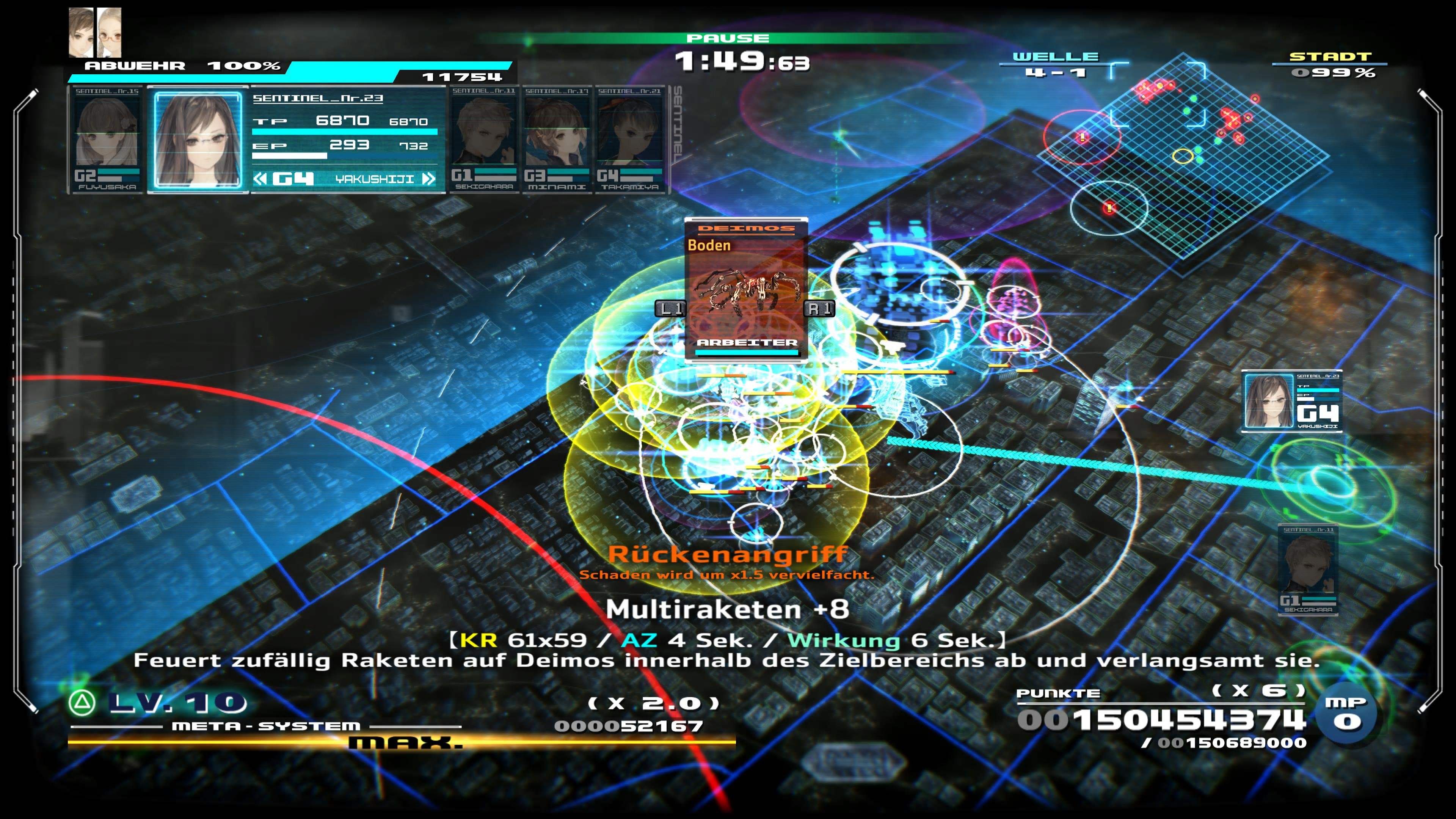Click the Deimos ARBEITER enemy card
This screenshot has width=1456, height=819.
[746, 288]
